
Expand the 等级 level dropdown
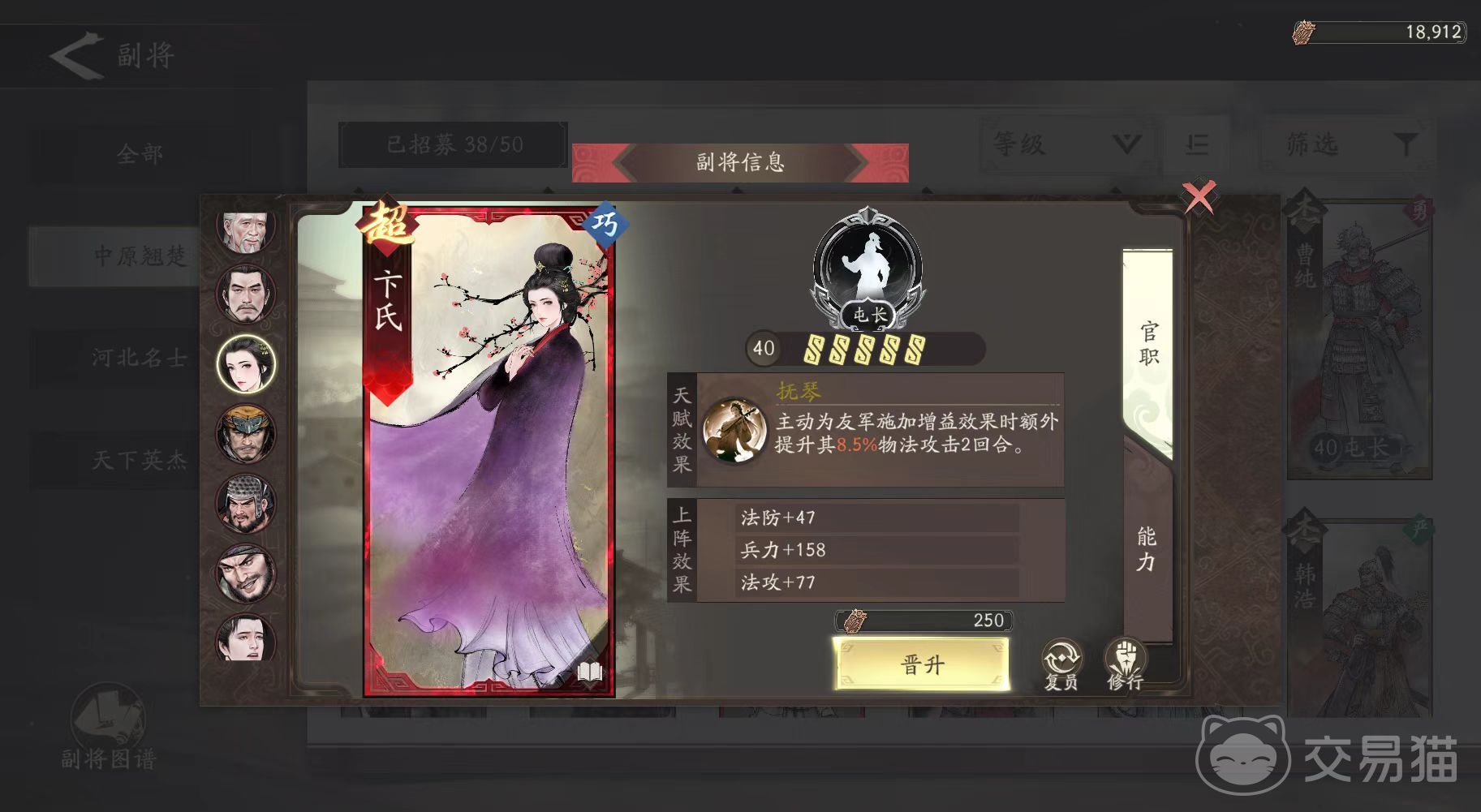pos(1063,144)
